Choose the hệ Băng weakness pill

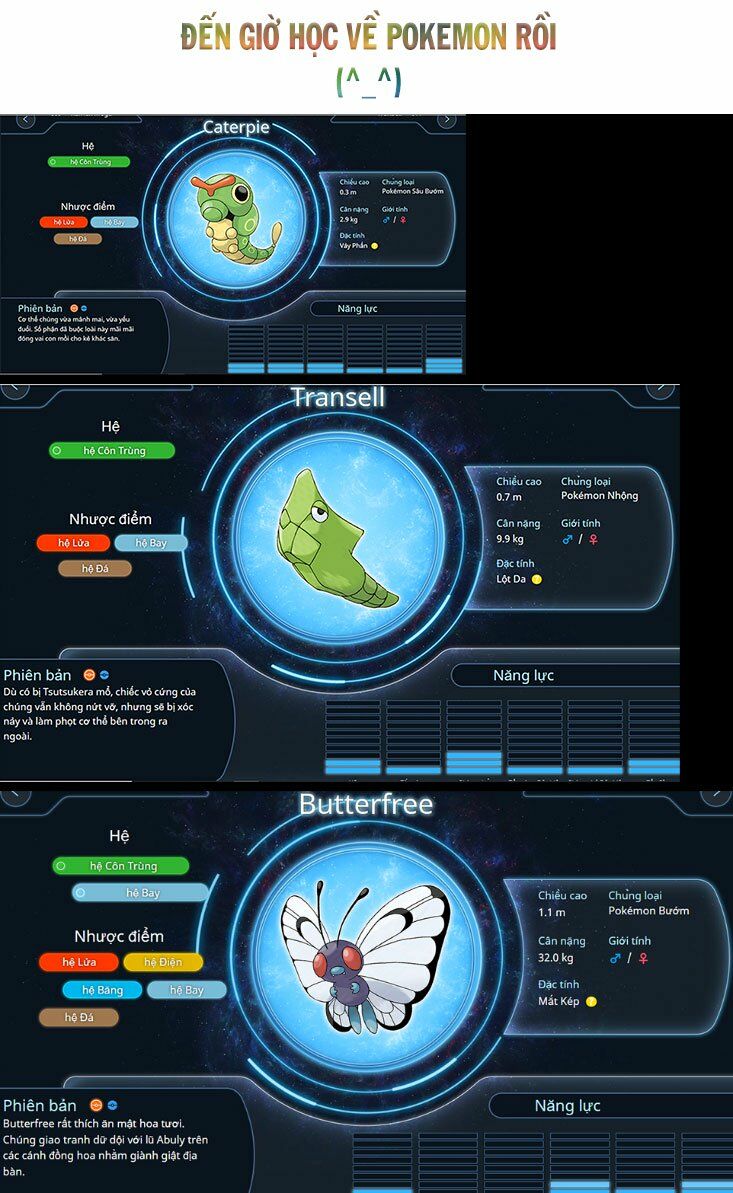[x=102, y=990]
